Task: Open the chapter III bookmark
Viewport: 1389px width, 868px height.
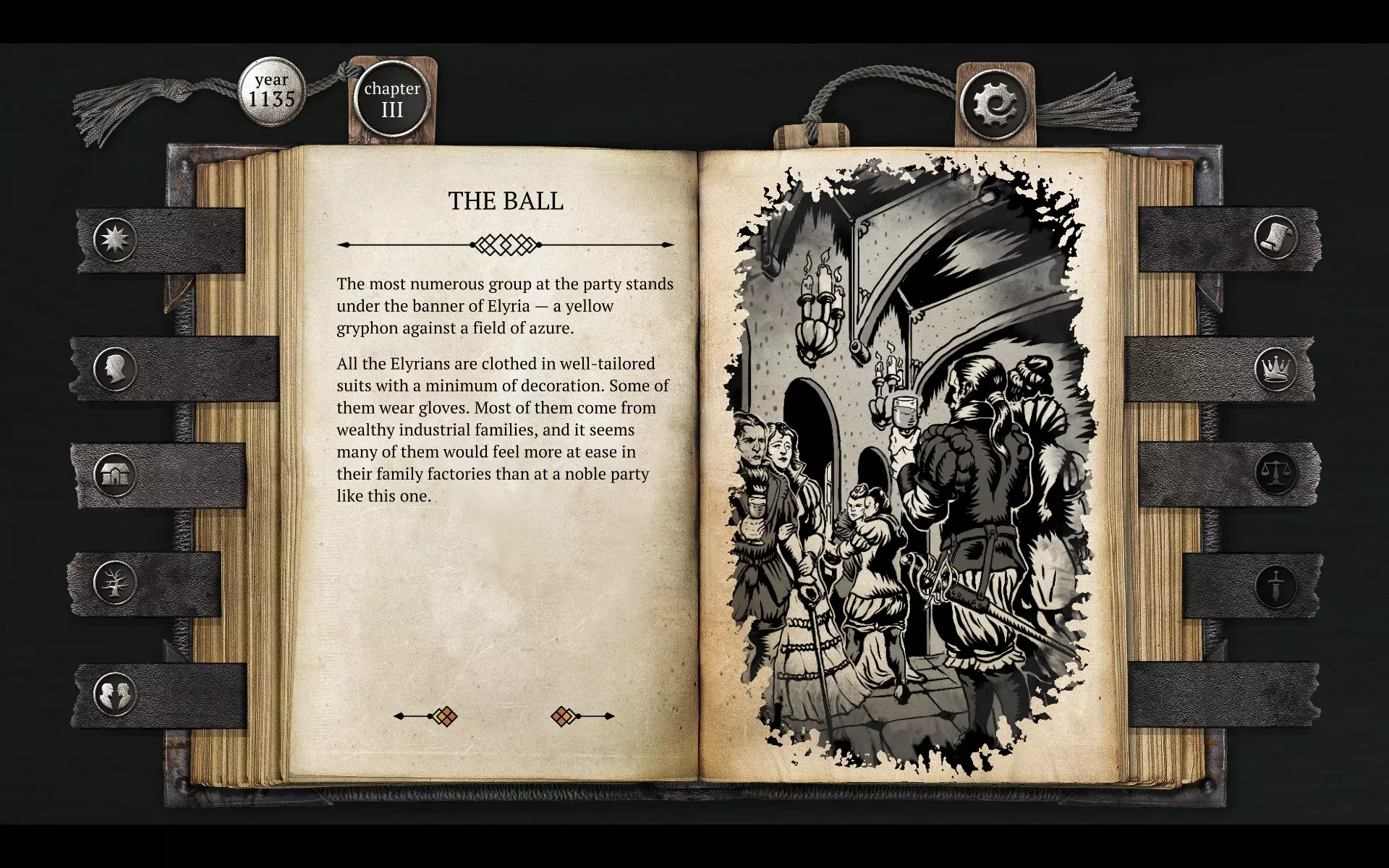Action: pos(392,100)
